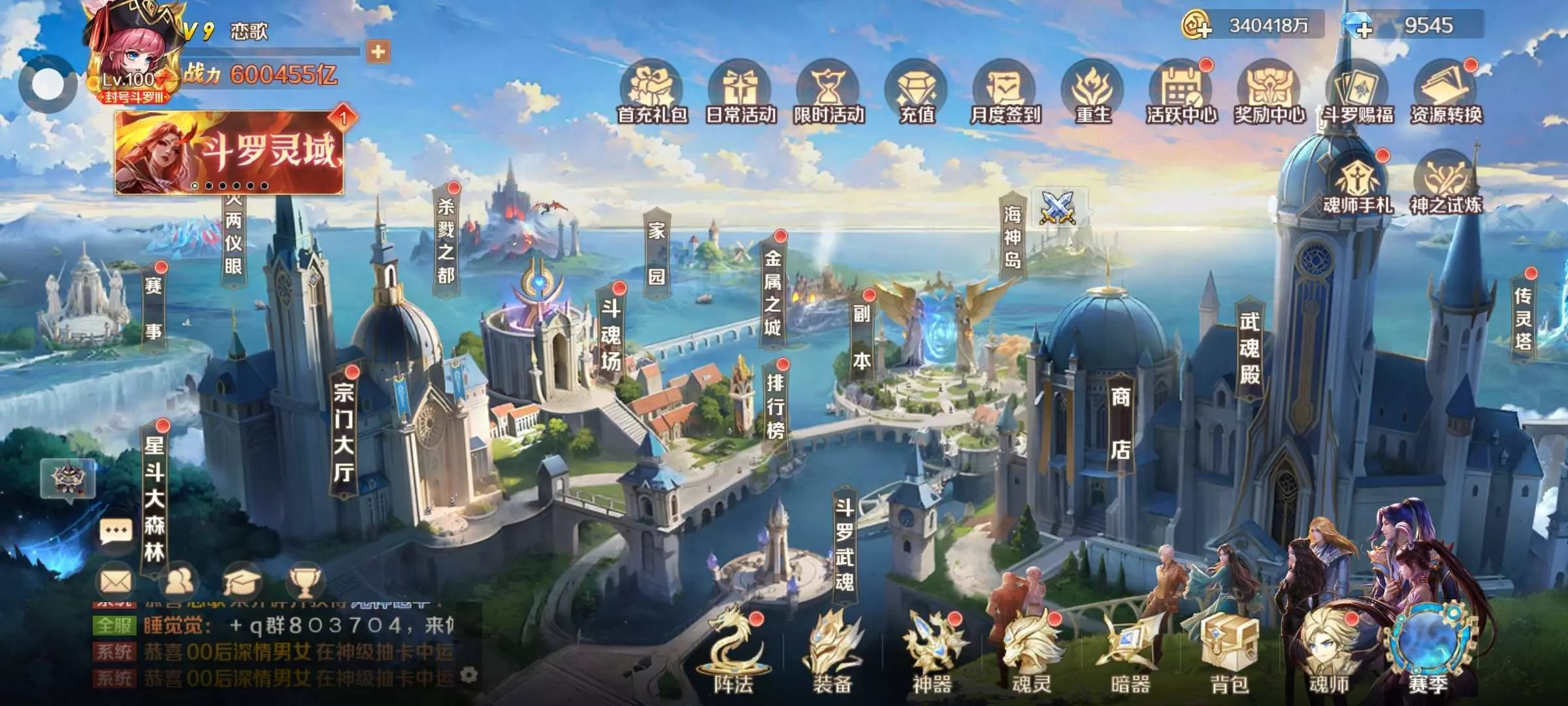
Task: Open the 月度签到 monthly sign-in
Action: click(x=1005, y=93)
